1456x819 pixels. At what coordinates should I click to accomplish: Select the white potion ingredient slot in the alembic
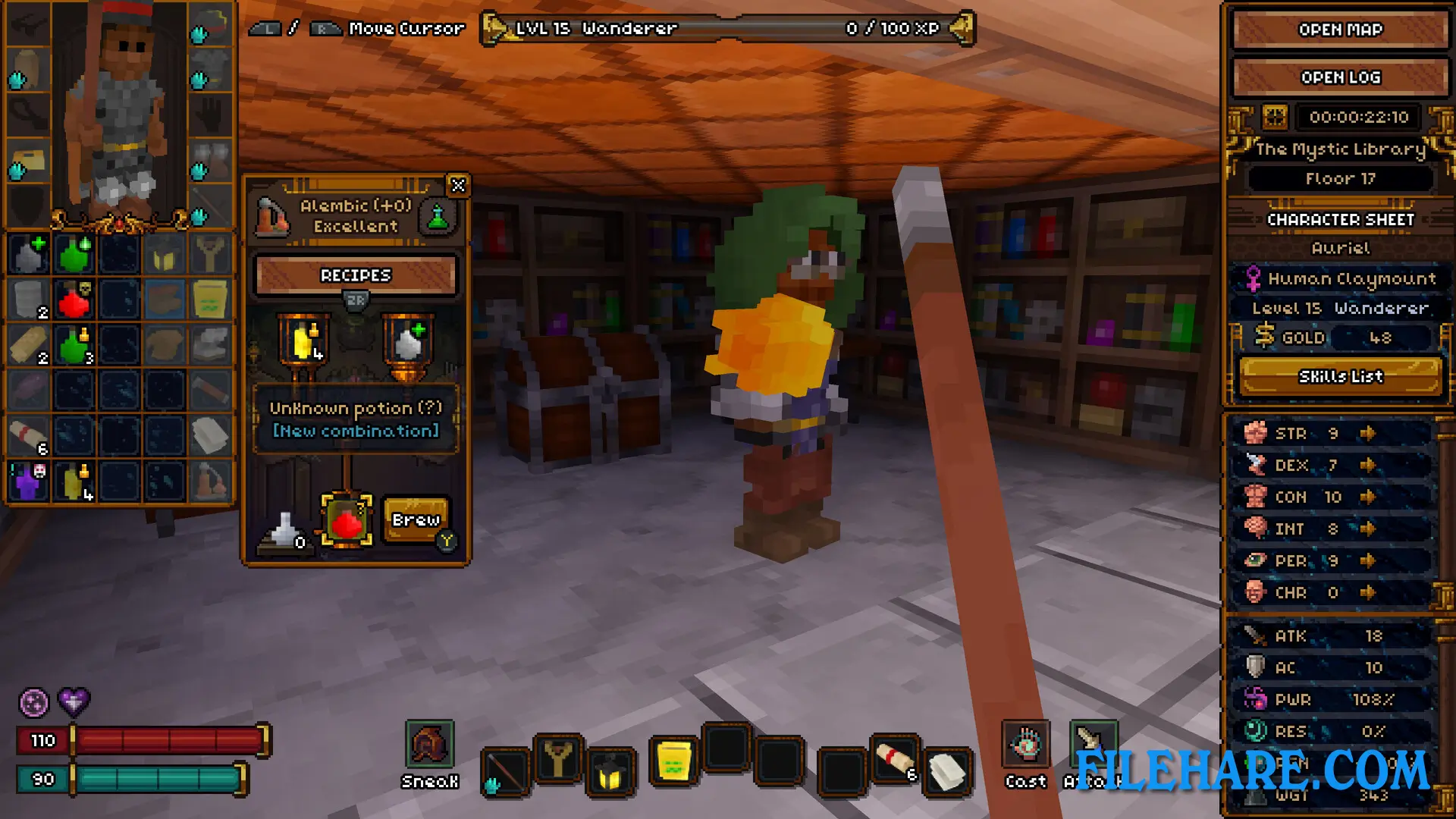pyautogui.click(x=408, y=341)
